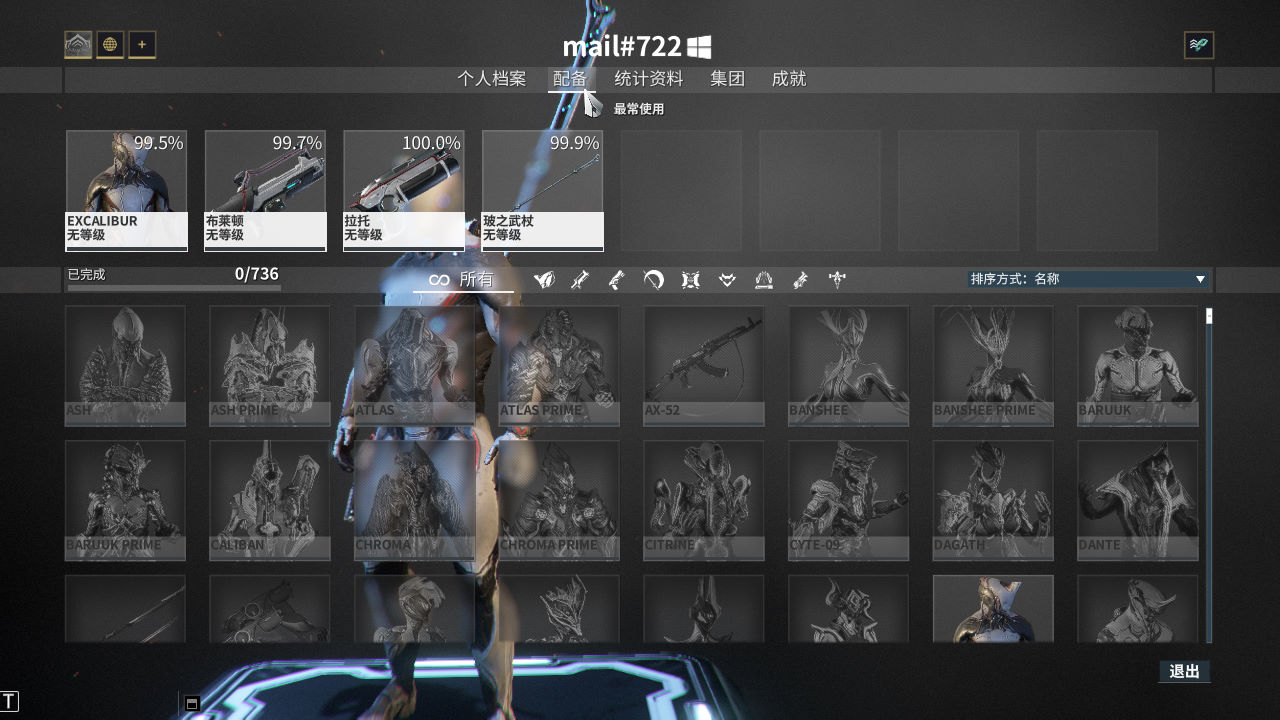1280x720 pixels.
Task: Select the most-used Excalibur card
Action: [126, 190]
